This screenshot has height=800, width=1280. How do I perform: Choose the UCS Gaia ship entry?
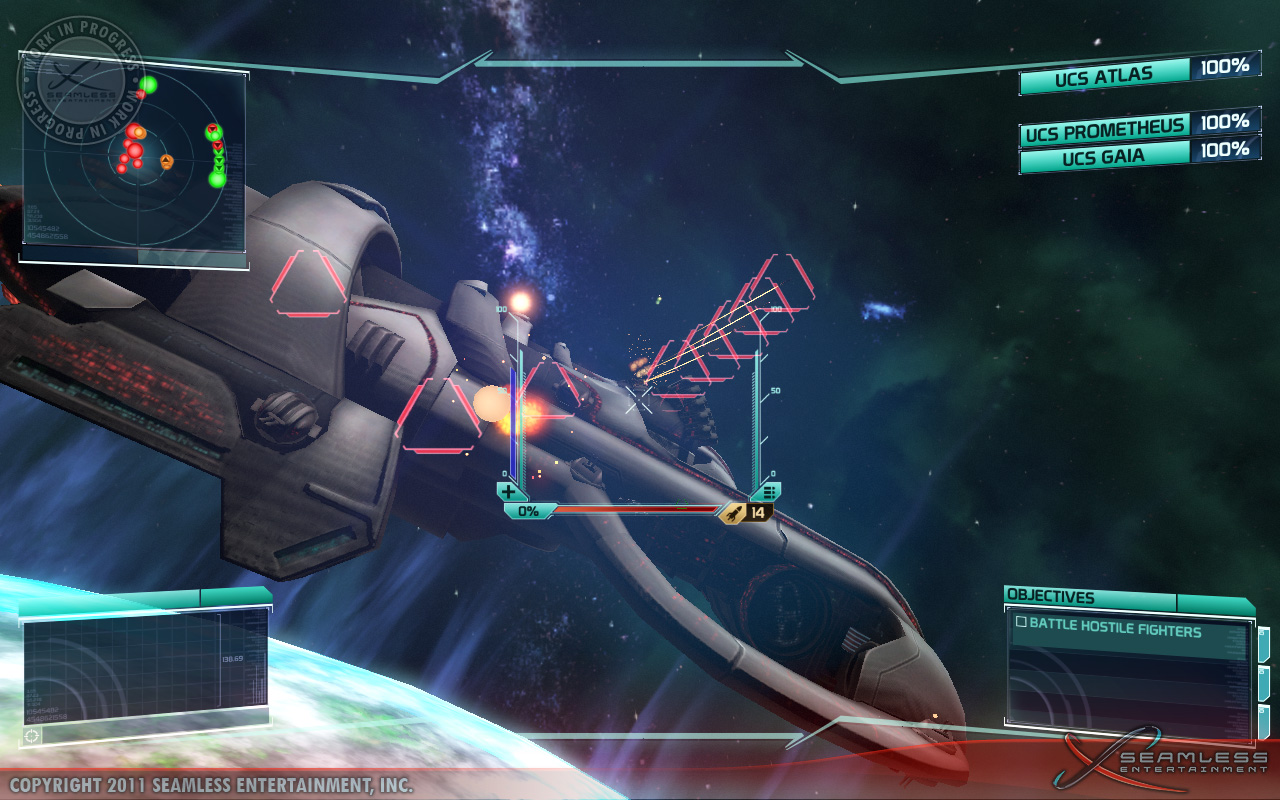point(1104,157)
